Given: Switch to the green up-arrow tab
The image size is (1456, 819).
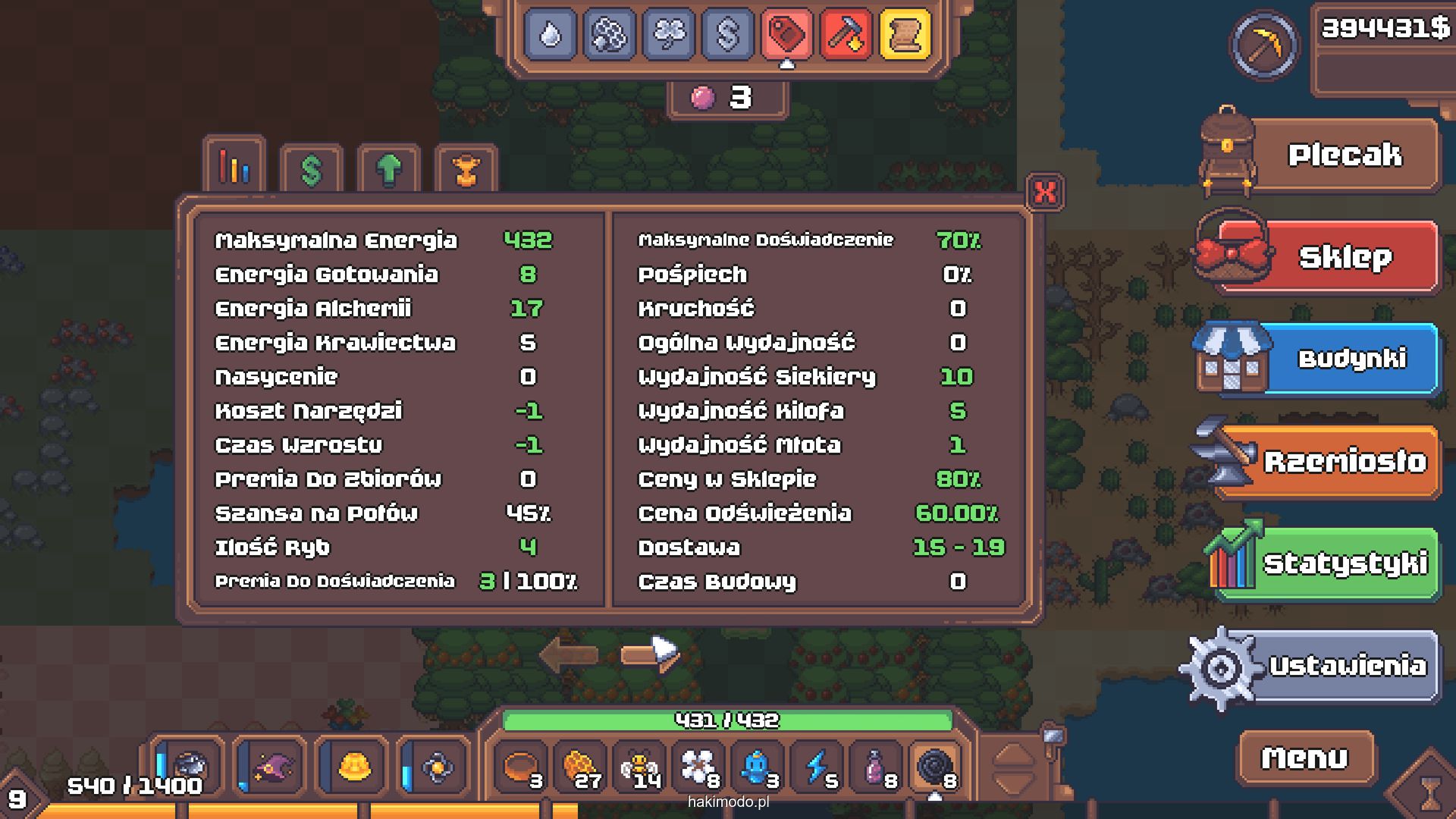Looking at the screenshot, I should (x=389, y=170).
